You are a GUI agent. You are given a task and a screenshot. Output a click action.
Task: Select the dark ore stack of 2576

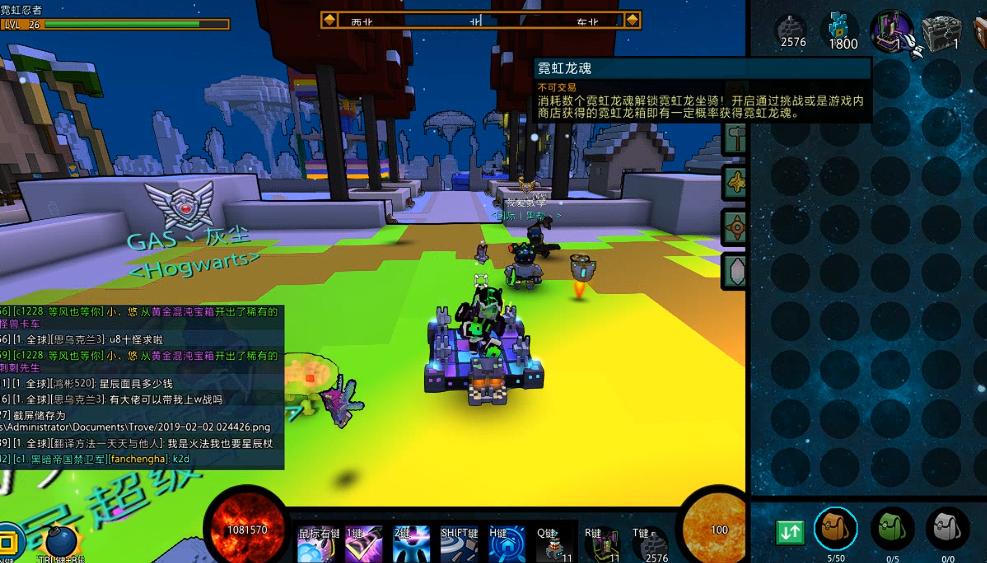click(x=793, y=31)
